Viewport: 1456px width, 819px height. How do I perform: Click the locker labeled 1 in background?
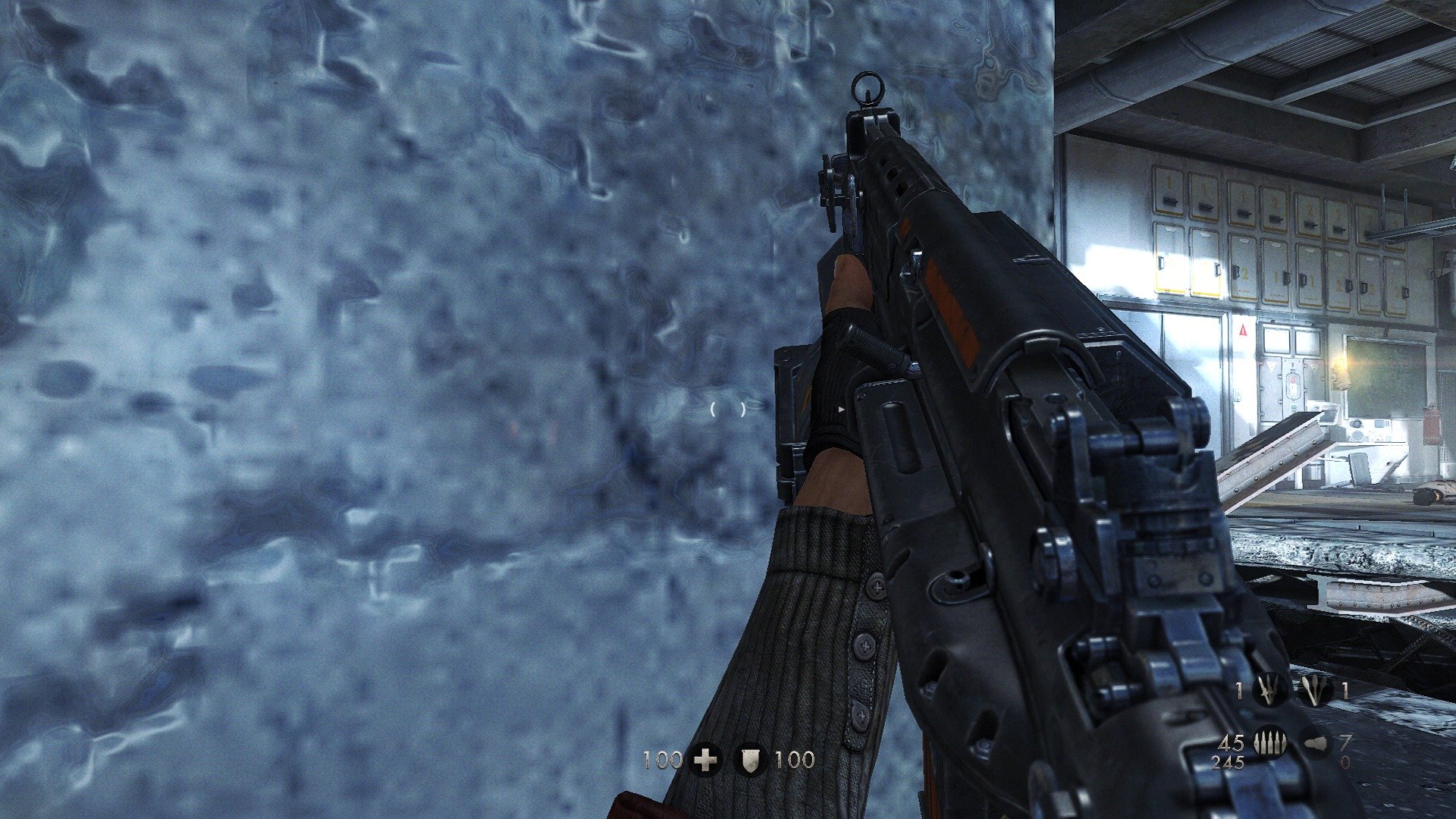click(1169, 181)
